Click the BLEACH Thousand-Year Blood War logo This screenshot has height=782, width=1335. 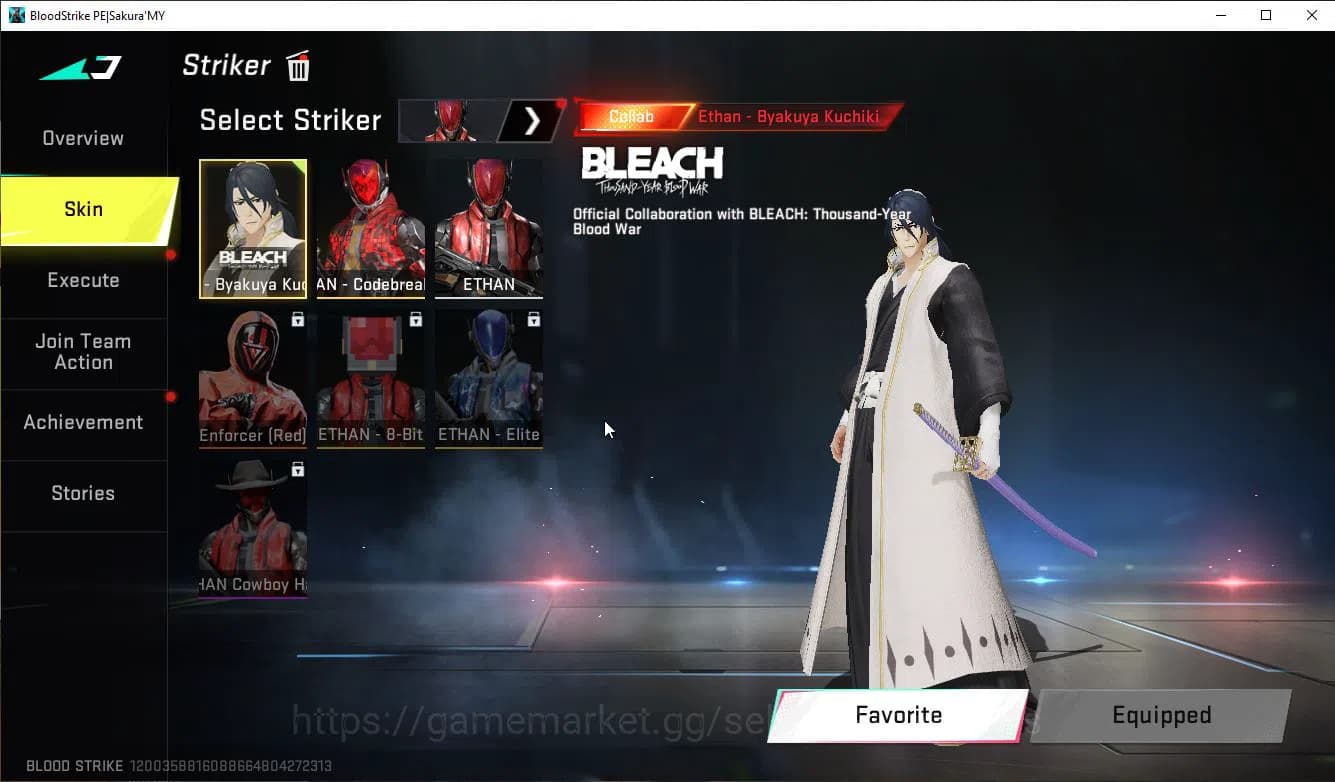pos(652,166)
